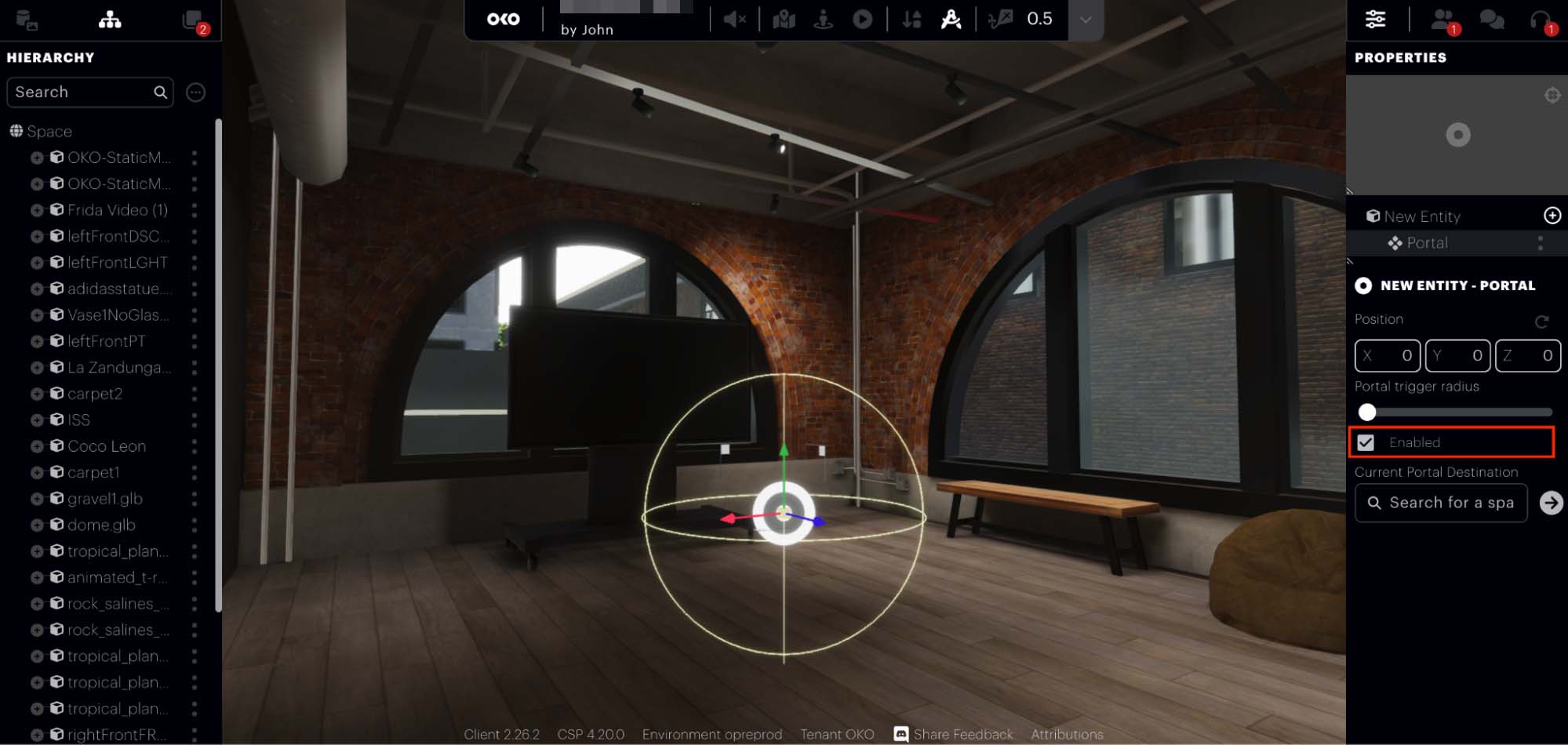Image resolution: width=1568 pixels, height=745 pixels.
Task: Click the play button in the top toolbar
Action: tap(862, 20)
